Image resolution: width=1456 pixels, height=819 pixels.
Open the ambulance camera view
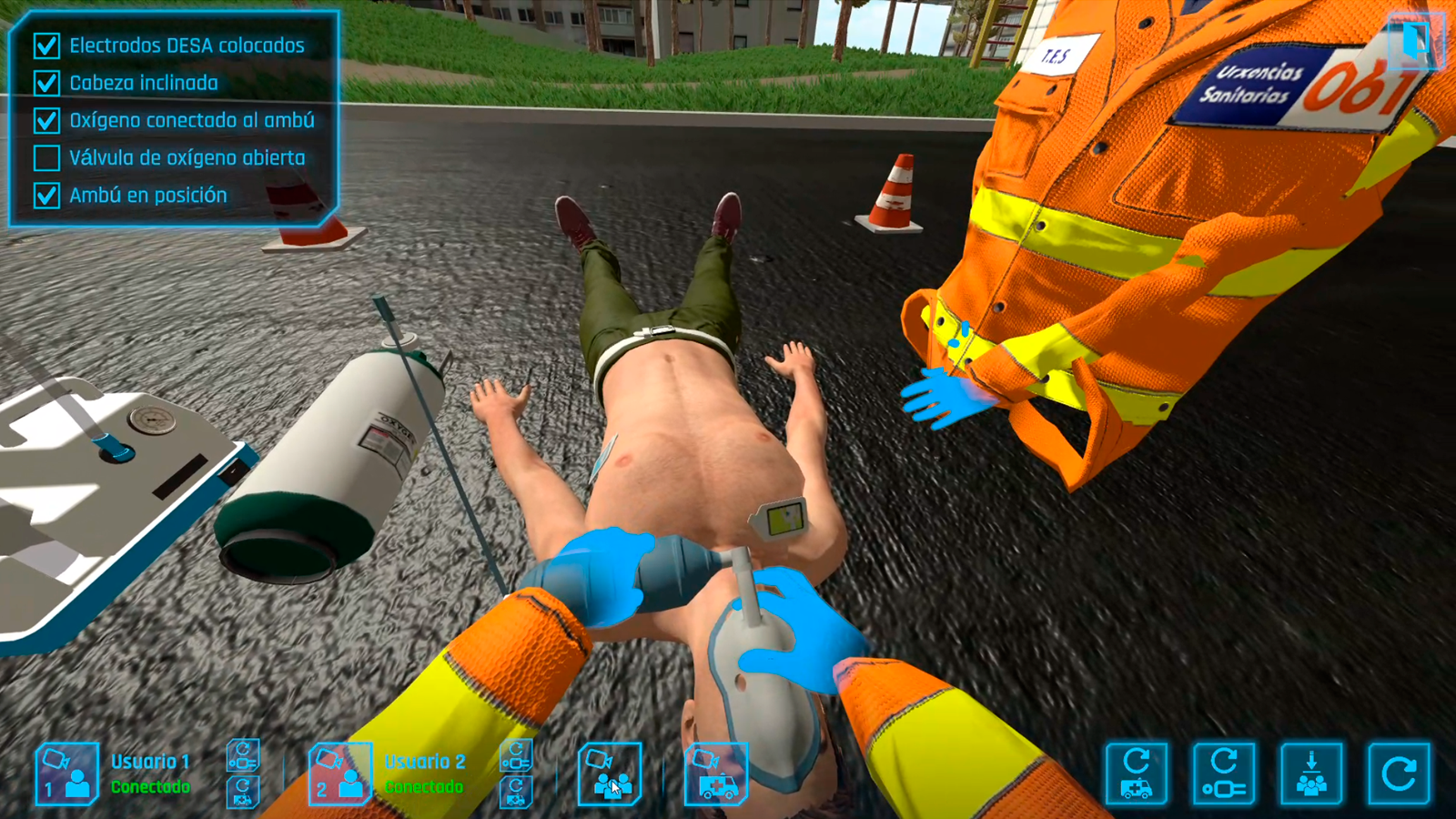[x=714, y=775]
